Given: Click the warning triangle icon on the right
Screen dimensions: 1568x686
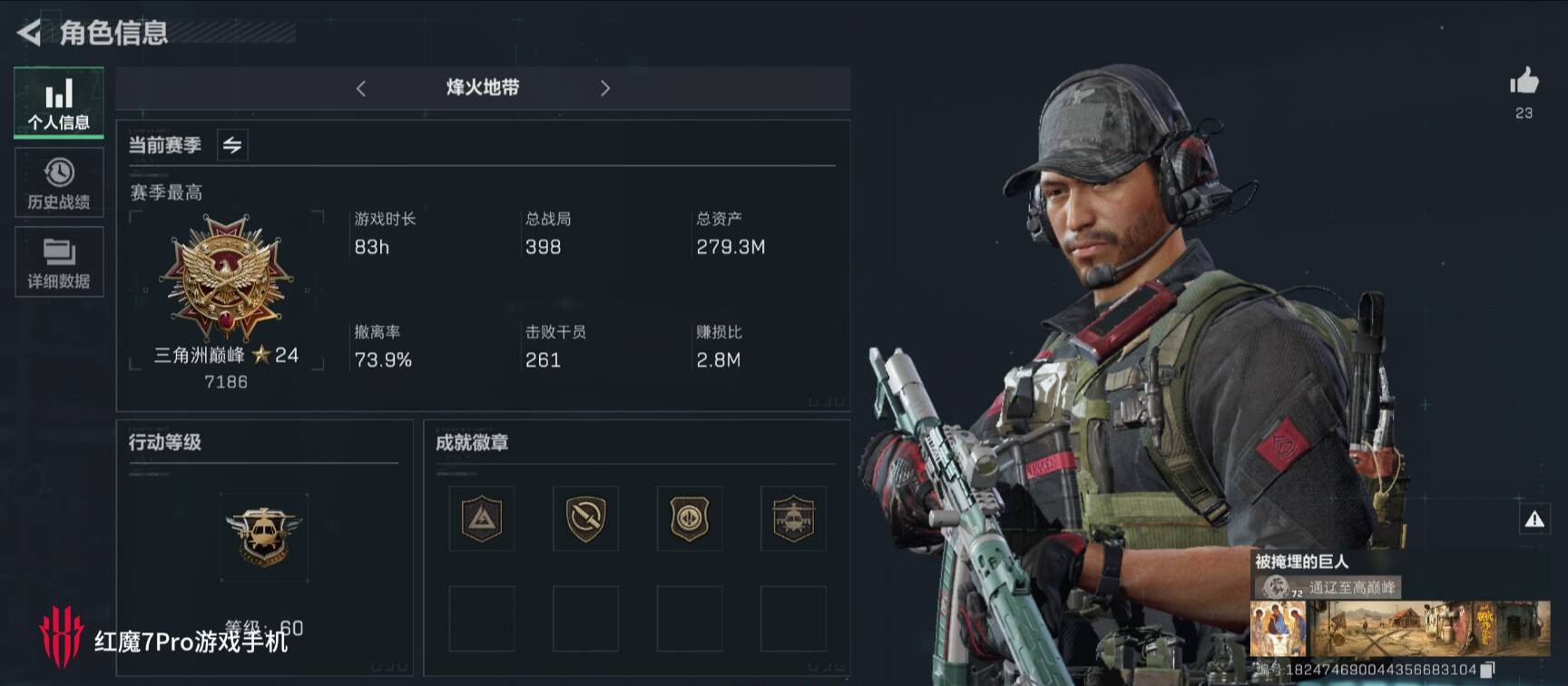Looking at the screenshot, I should [1535, 518].
